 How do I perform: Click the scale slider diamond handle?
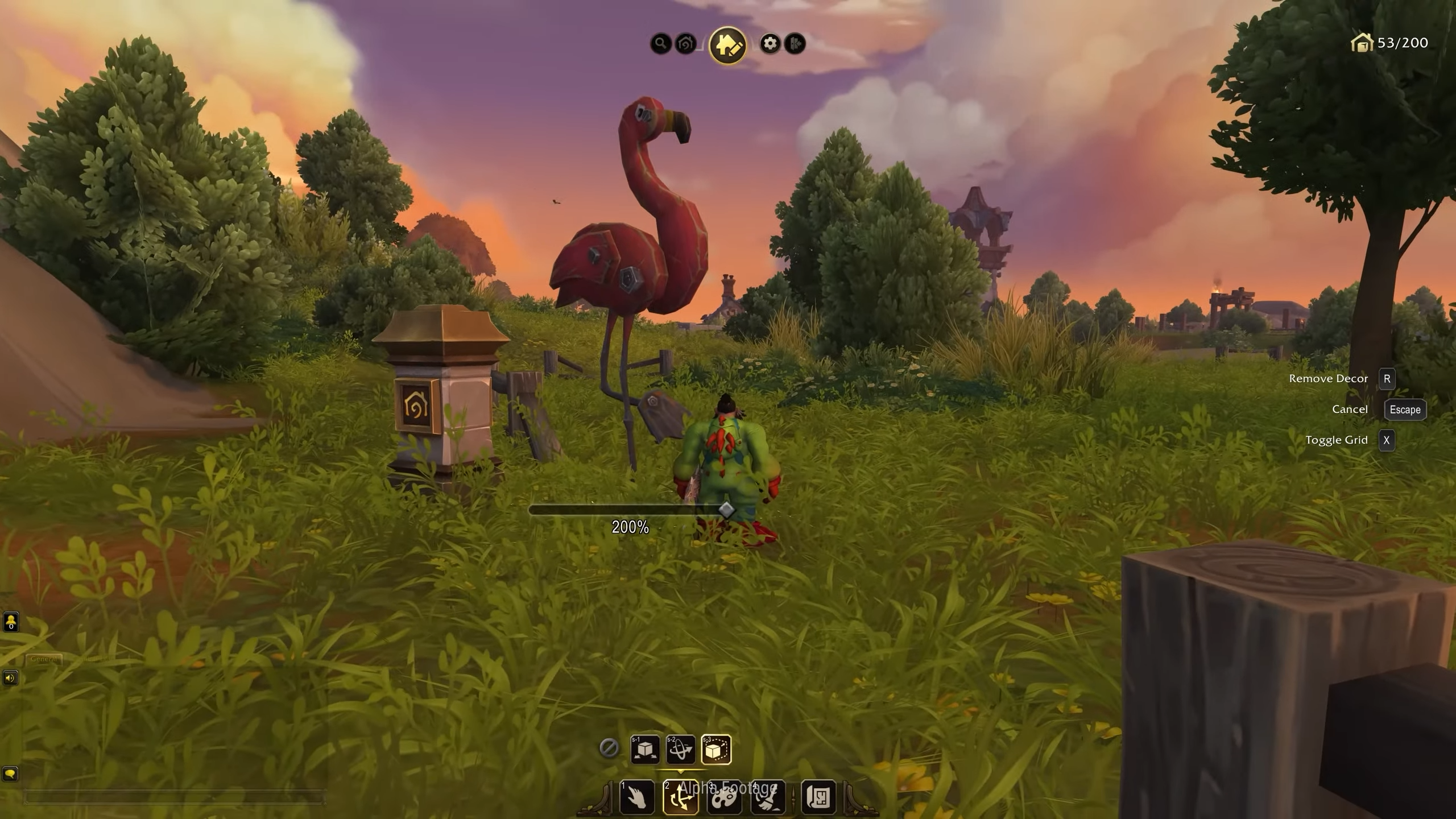726,509
